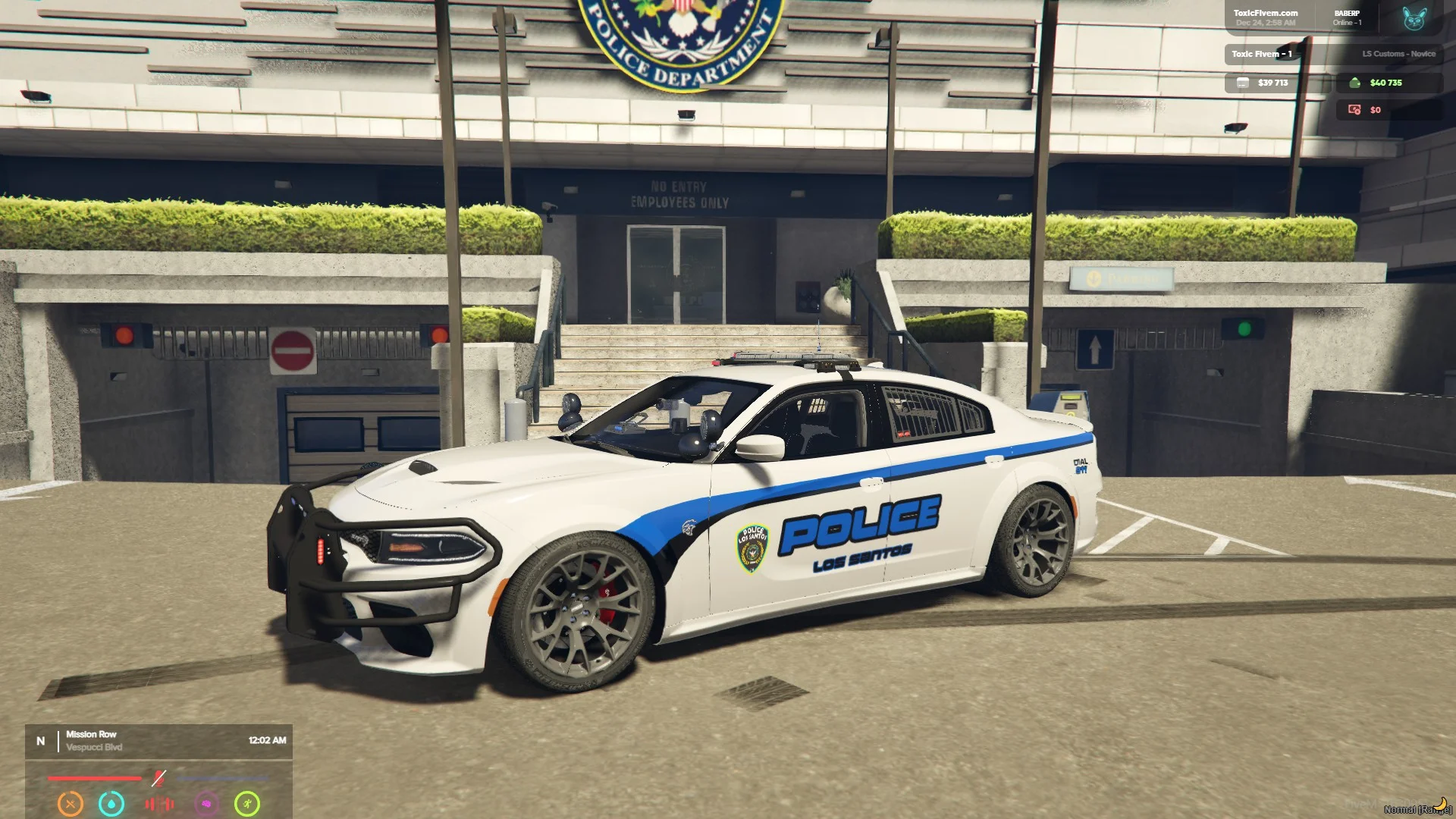Toggle the muted red microphone icon
The width and height of the screenshot is (1456, 819).
click(x=158, y=778)
